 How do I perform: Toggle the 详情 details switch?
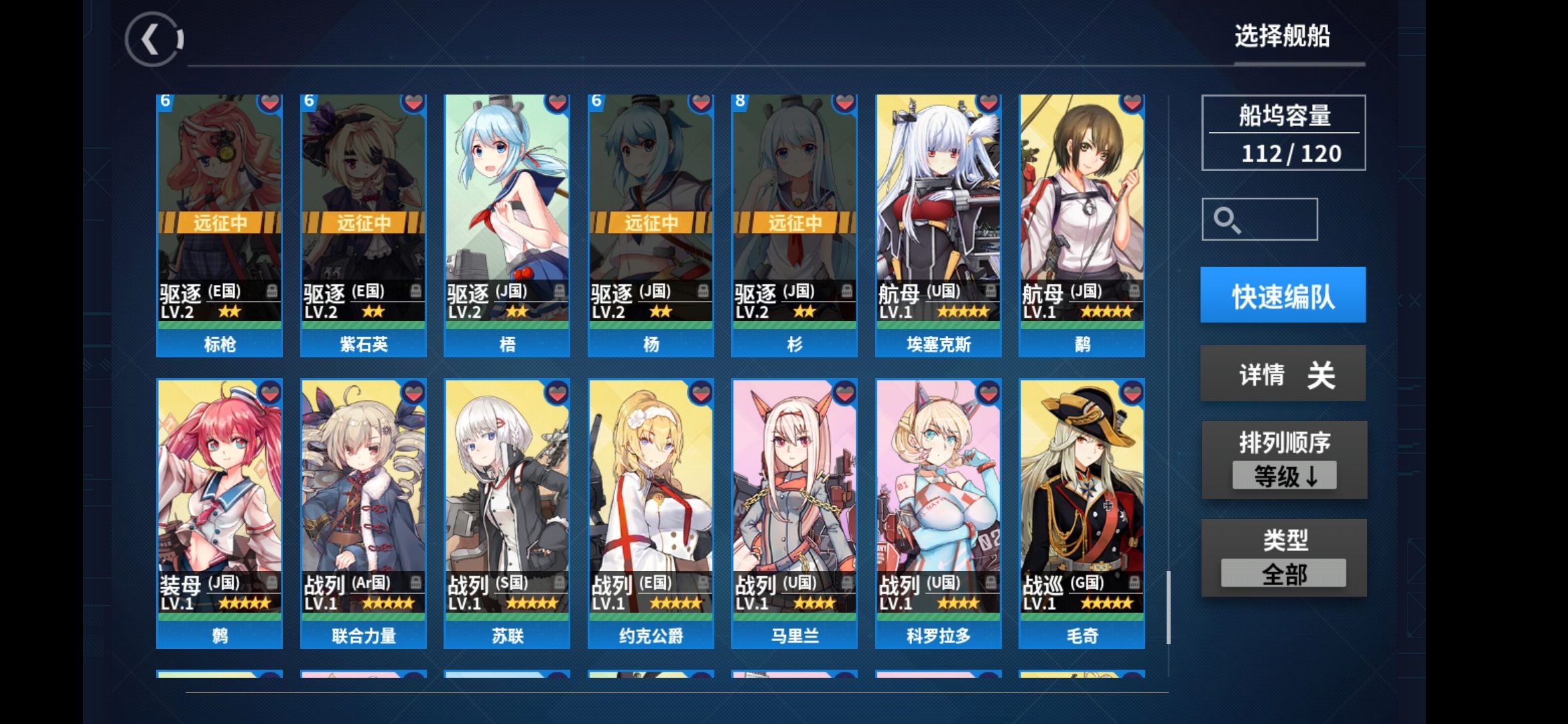(x=1283, y=374)
